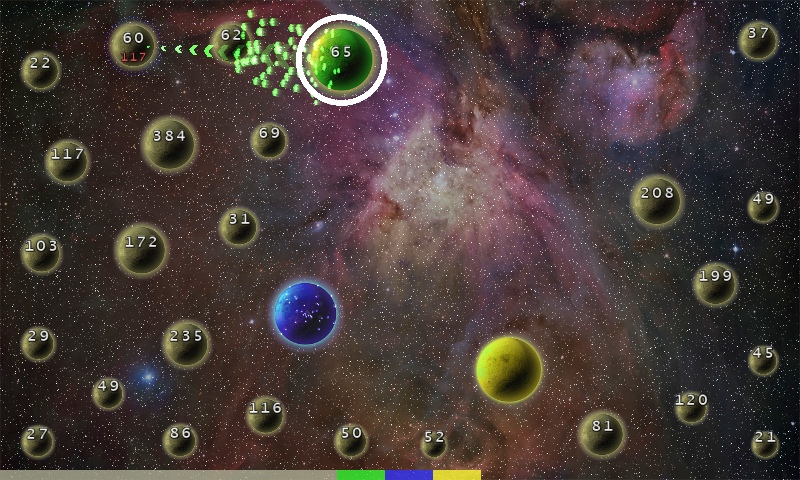Click the neutral planet numbered 21
Screen dimensions: 800x480
pyautogui.click(x=765, y=443)
